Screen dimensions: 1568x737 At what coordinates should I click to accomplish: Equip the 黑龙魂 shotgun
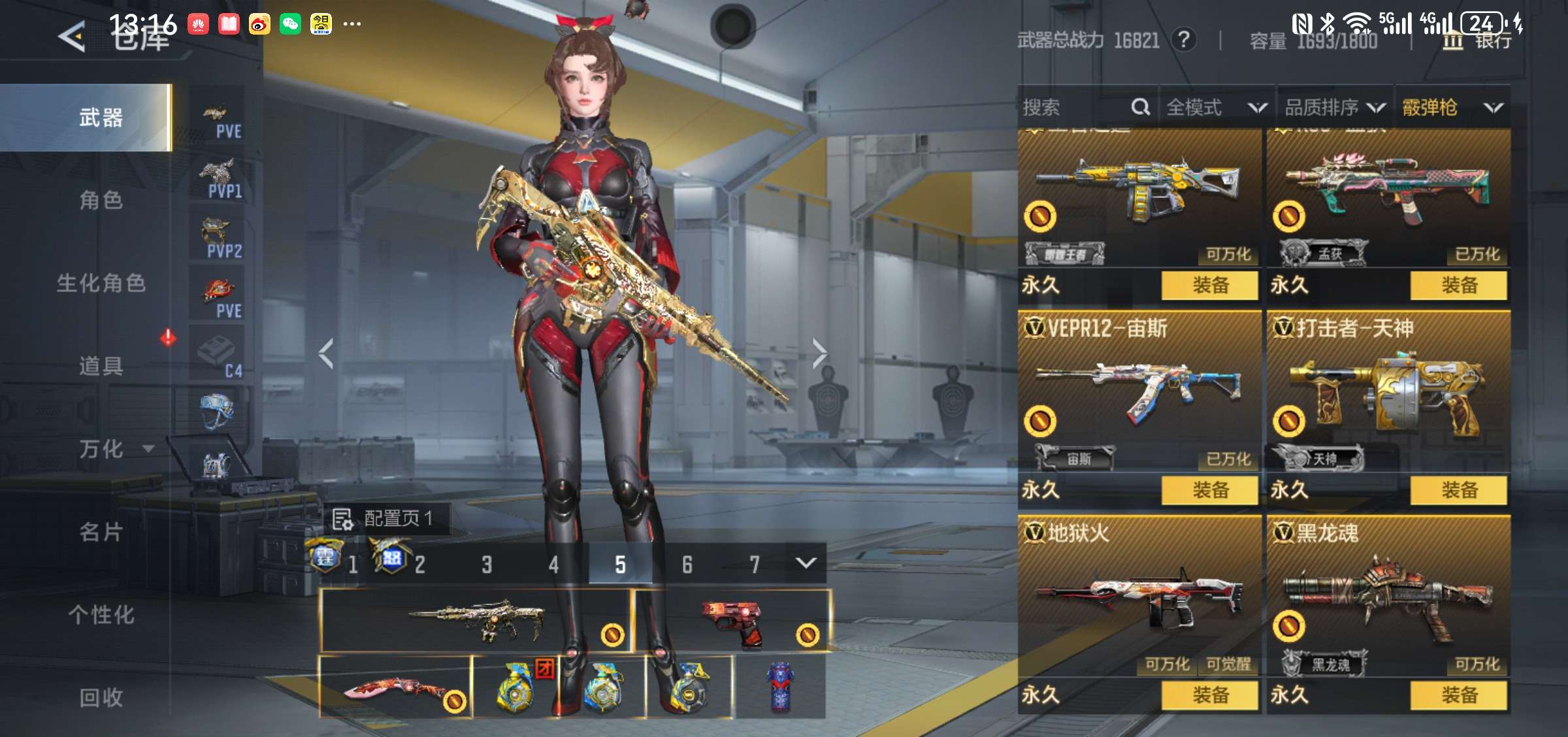pos(1458,695)
